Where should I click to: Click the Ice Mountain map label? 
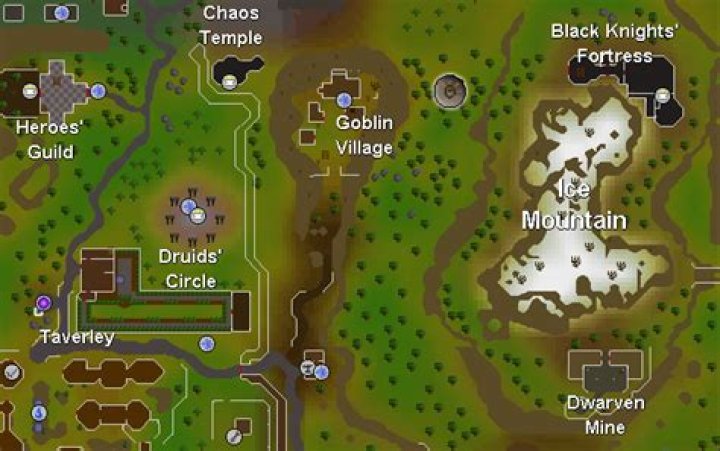574,205
